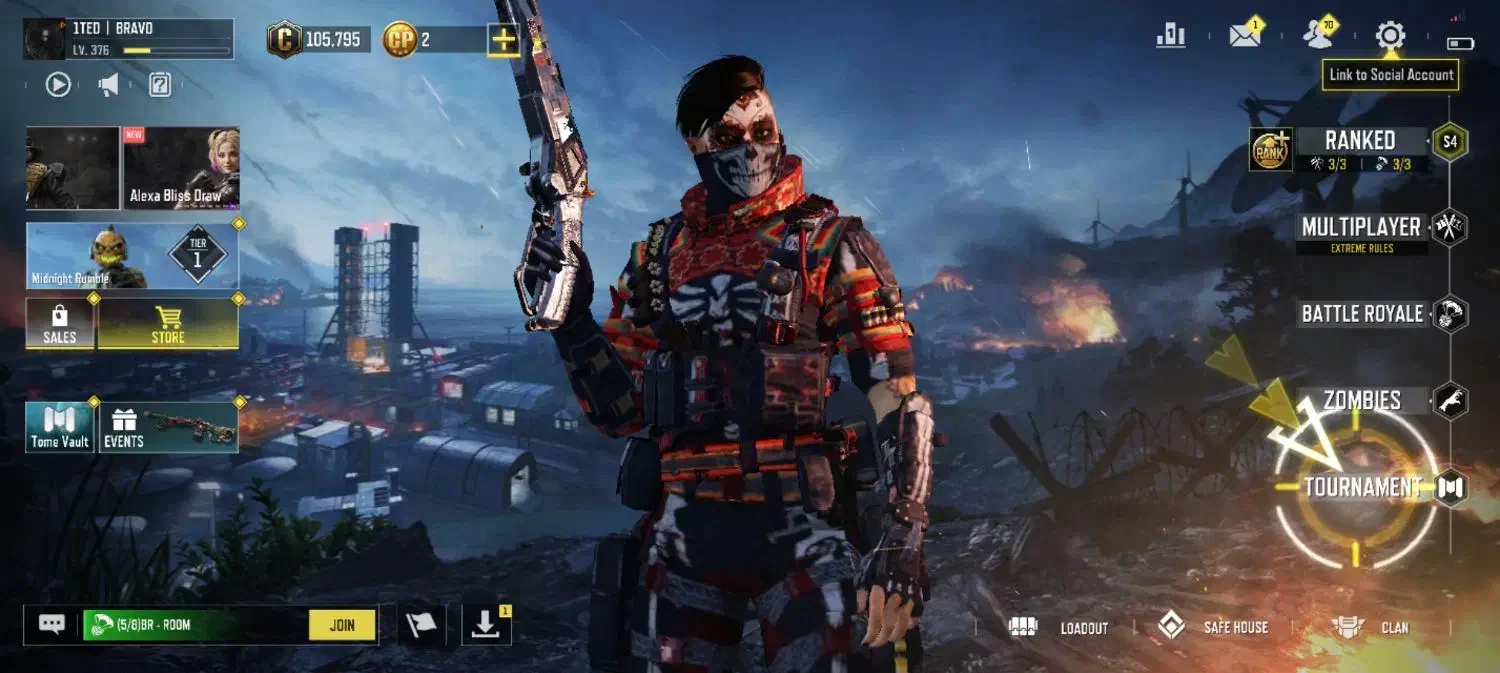The height and width of the screenshot is (673, 1500).
Task: Open the Tome Vault
Action: 60,427
